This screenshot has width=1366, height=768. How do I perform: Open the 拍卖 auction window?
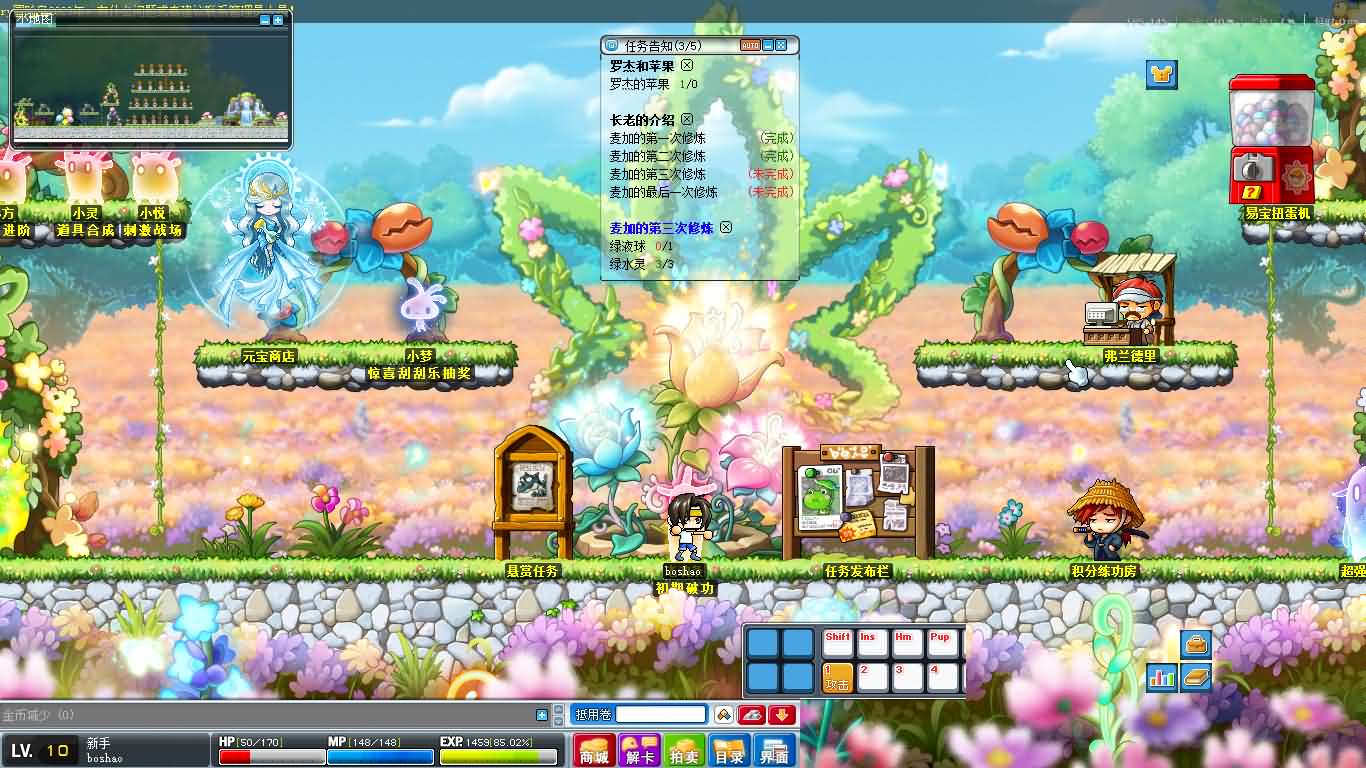[x=686, y=751]
